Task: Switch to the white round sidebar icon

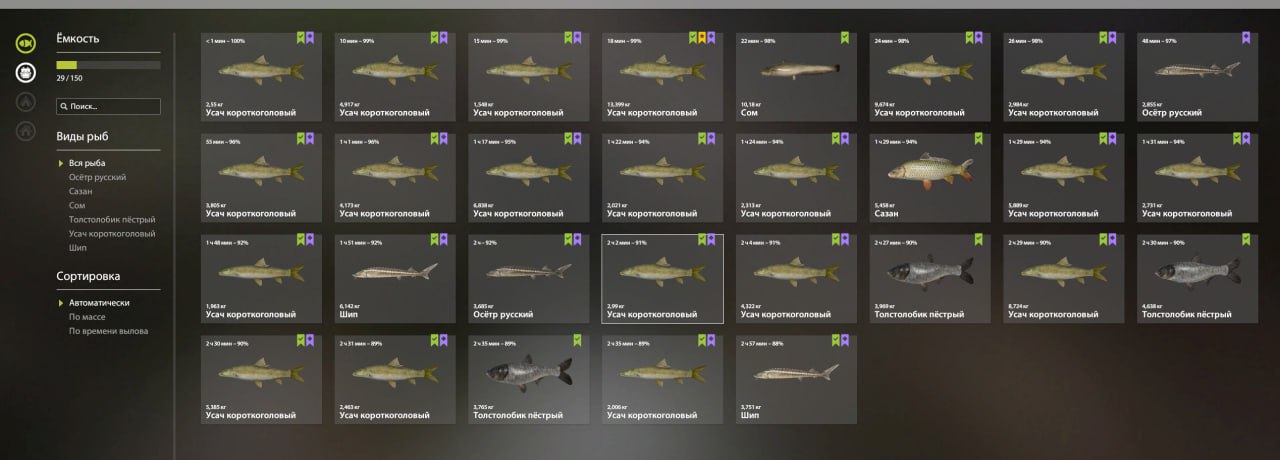Action: tap(26, 72)
